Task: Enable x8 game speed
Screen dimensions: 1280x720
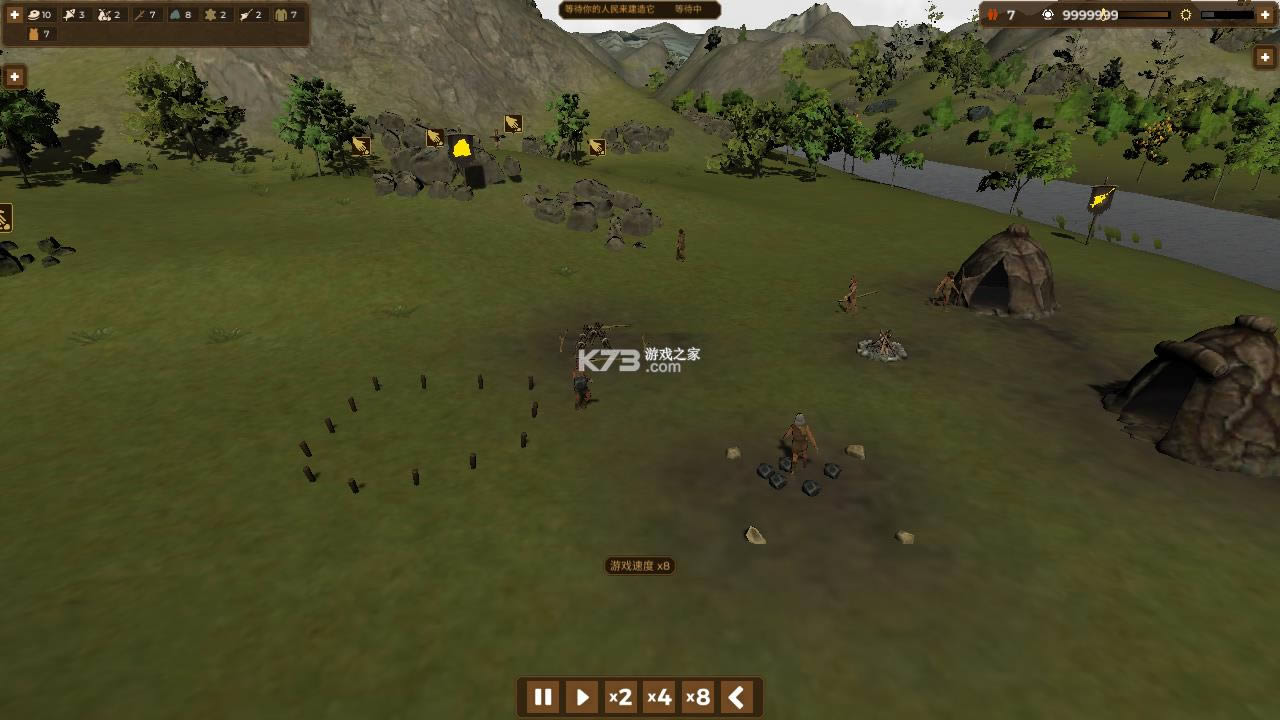Action: click(697, 698)
